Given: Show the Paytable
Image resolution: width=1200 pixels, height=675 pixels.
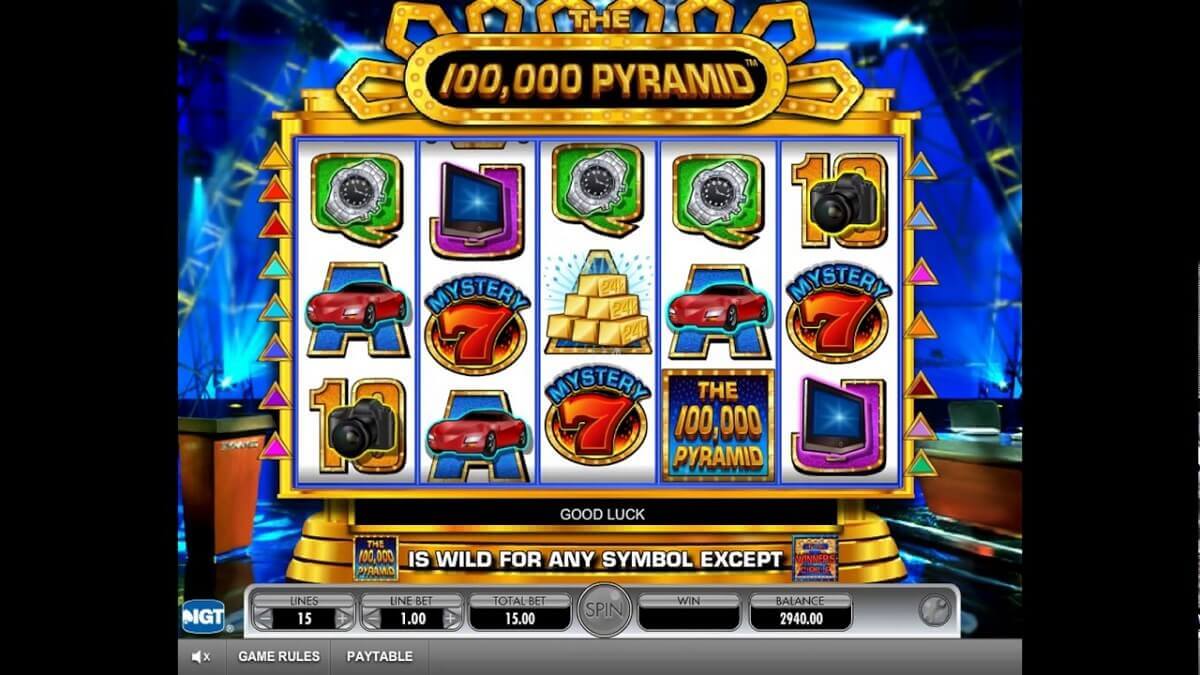Looking at the screenshot, I should pyautogui.click(x=379, y=656).
